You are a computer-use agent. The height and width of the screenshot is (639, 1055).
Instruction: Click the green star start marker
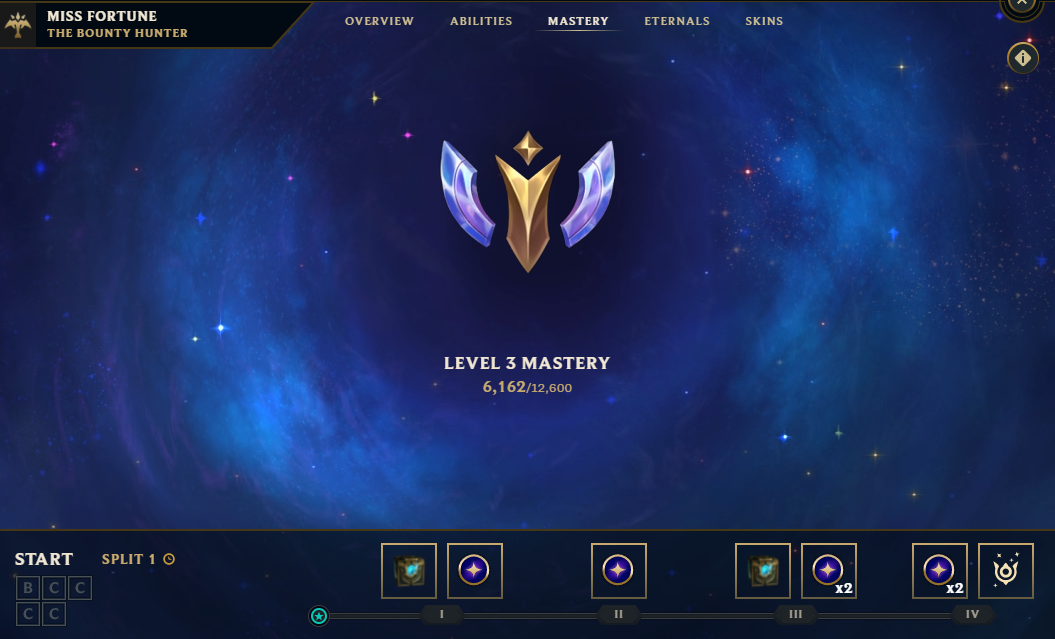[319, 616]
